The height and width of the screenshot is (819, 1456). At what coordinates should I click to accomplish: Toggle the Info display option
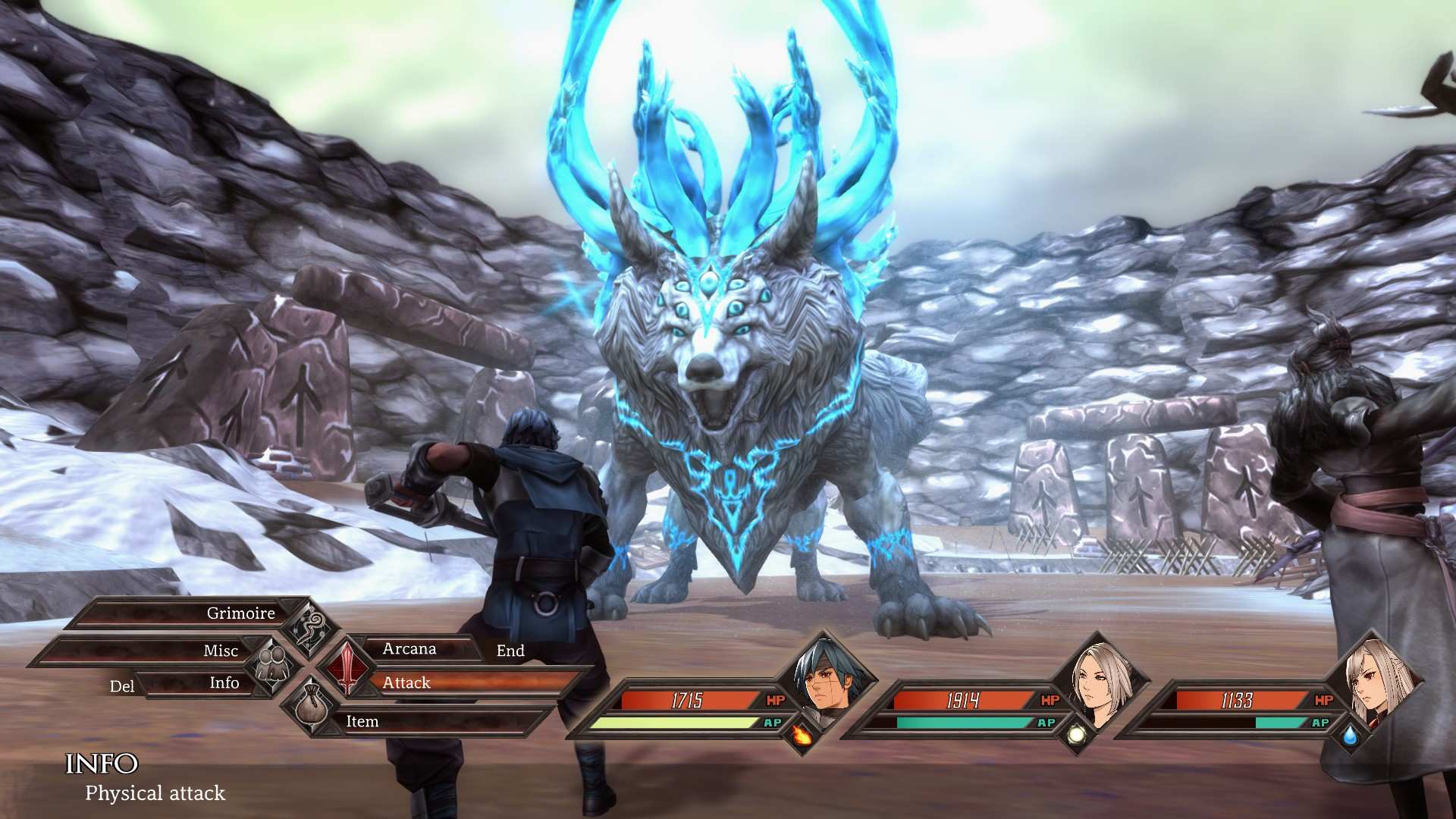[223, 683]
